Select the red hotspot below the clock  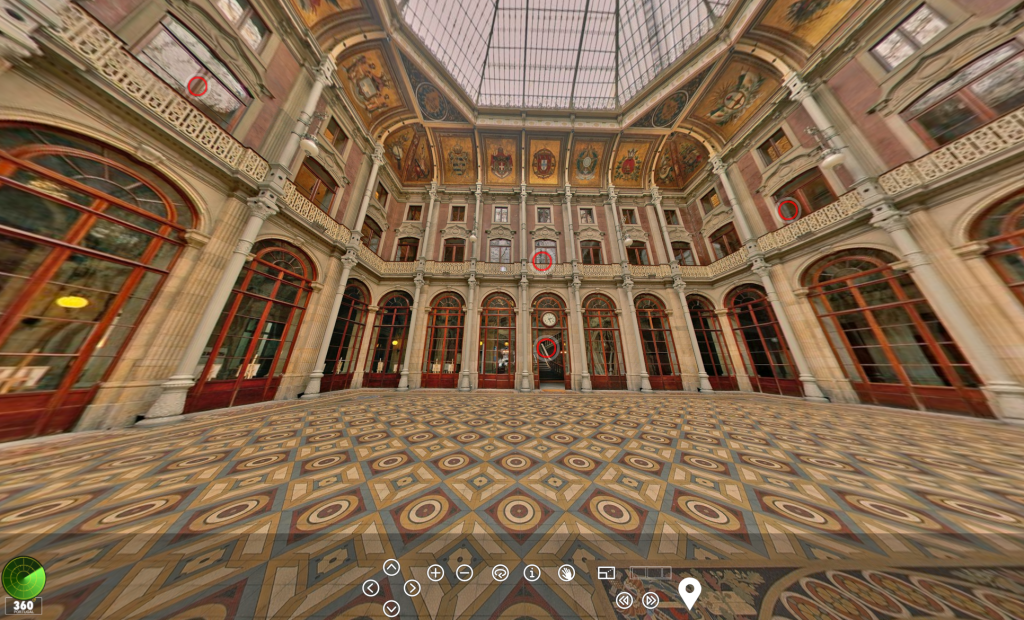point(546,348)
